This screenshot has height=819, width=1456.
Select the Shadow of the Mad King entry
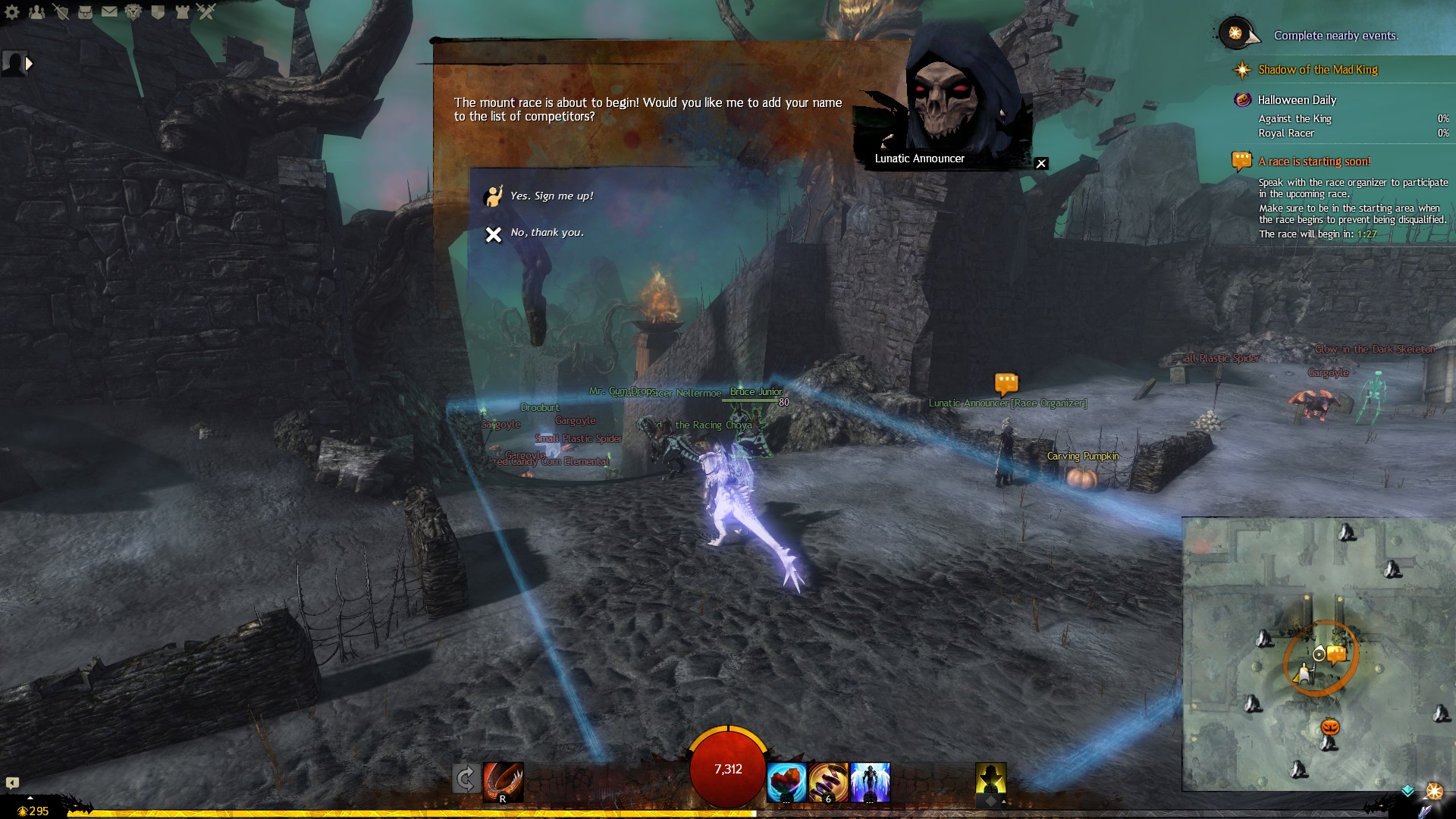[1317, 70]
